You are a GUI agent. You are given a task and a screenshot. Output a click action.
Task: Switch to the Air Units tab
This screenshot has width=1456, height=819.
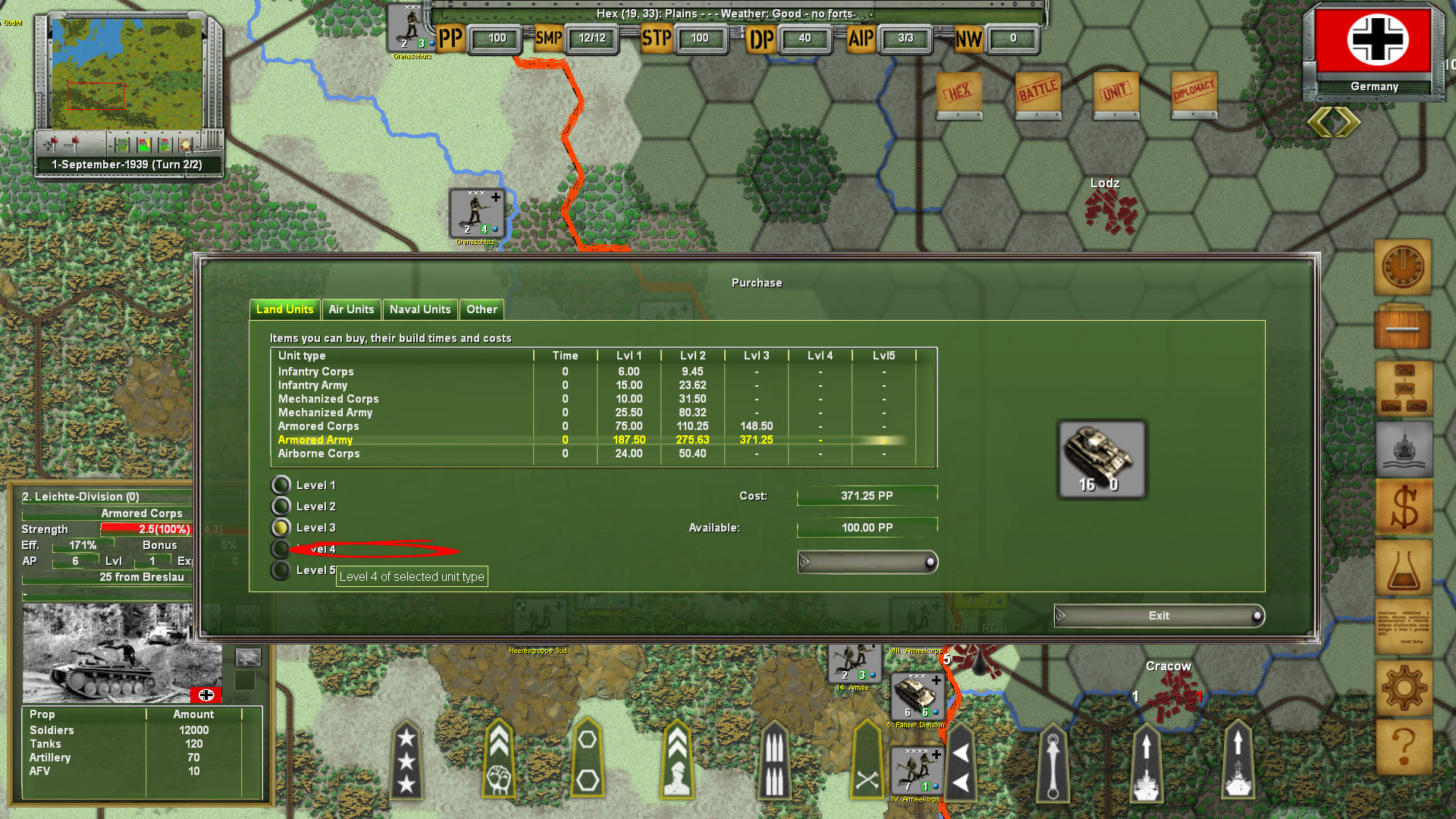click(x=352, y=309)
